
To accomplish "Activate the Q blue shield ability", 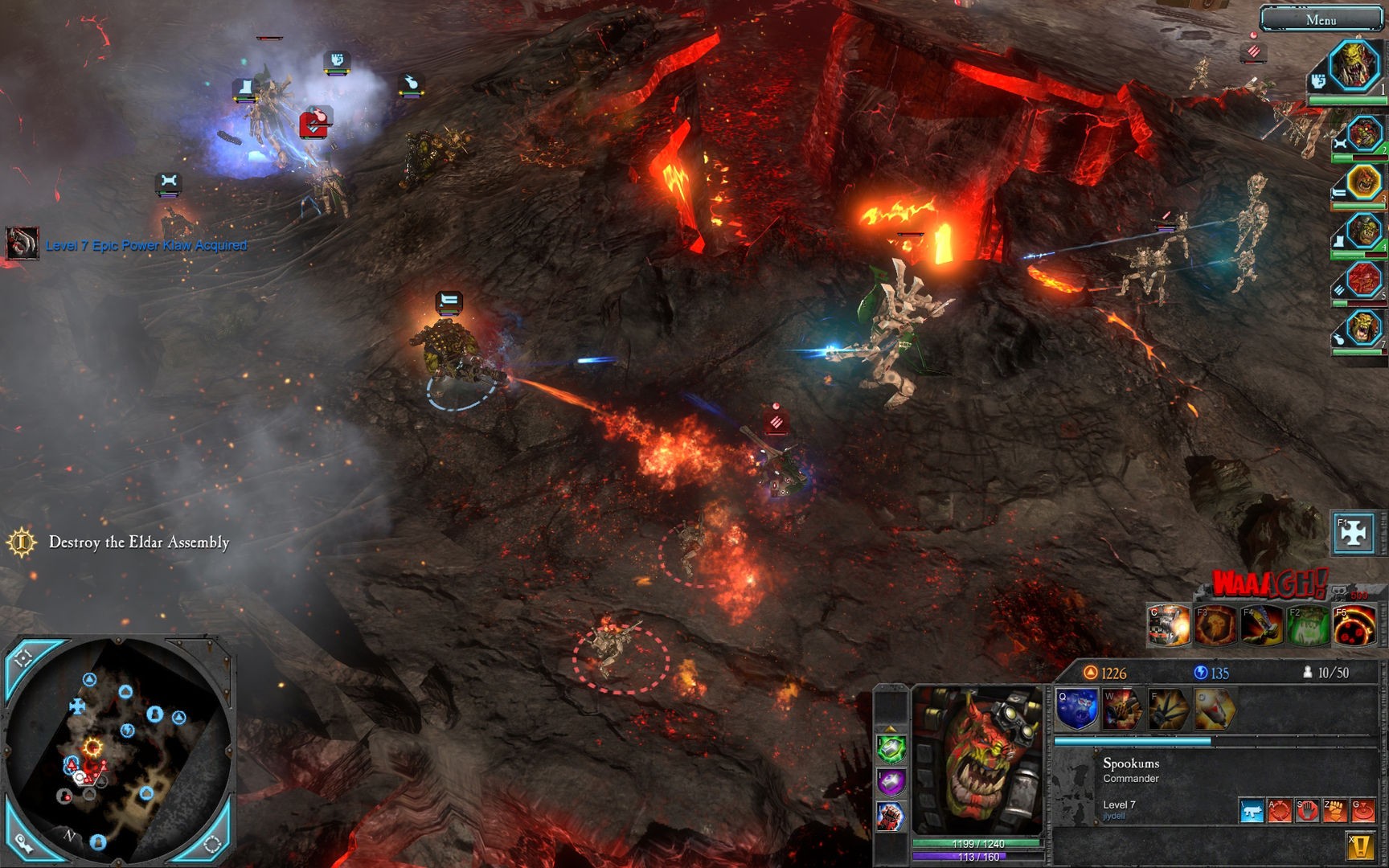I will (1077, 710).
